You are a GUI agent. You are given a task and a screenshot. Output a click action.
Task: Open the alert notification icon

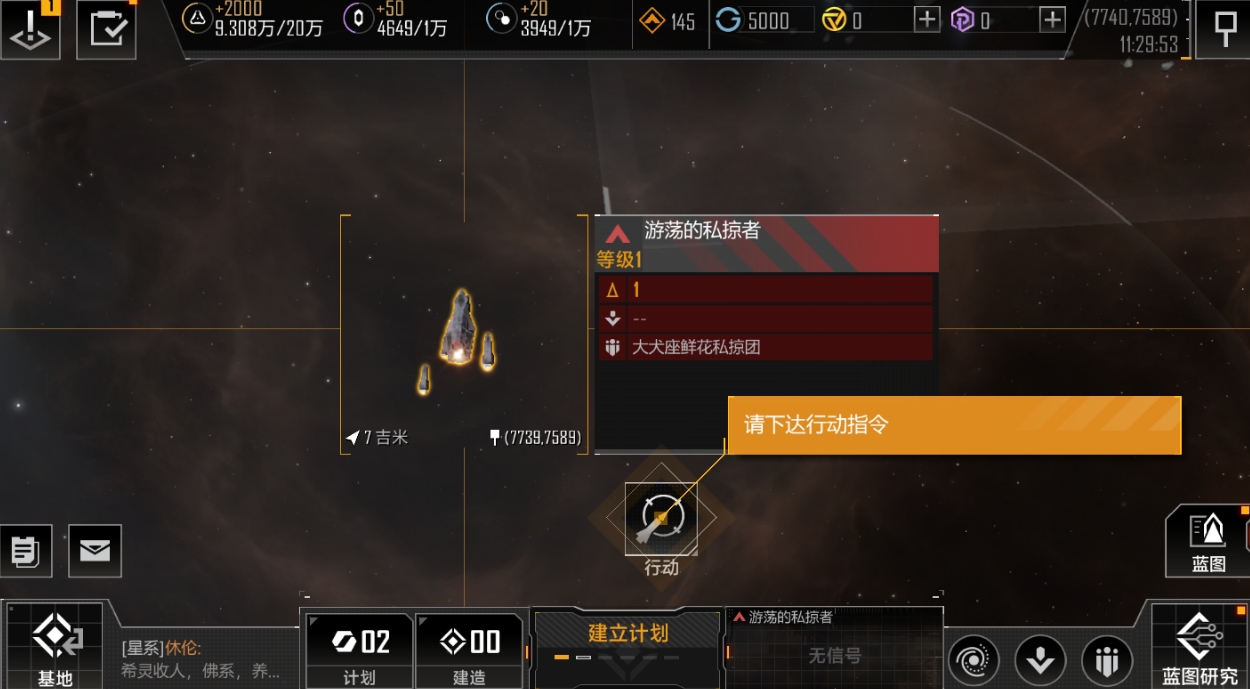click(x=30, y=28)
